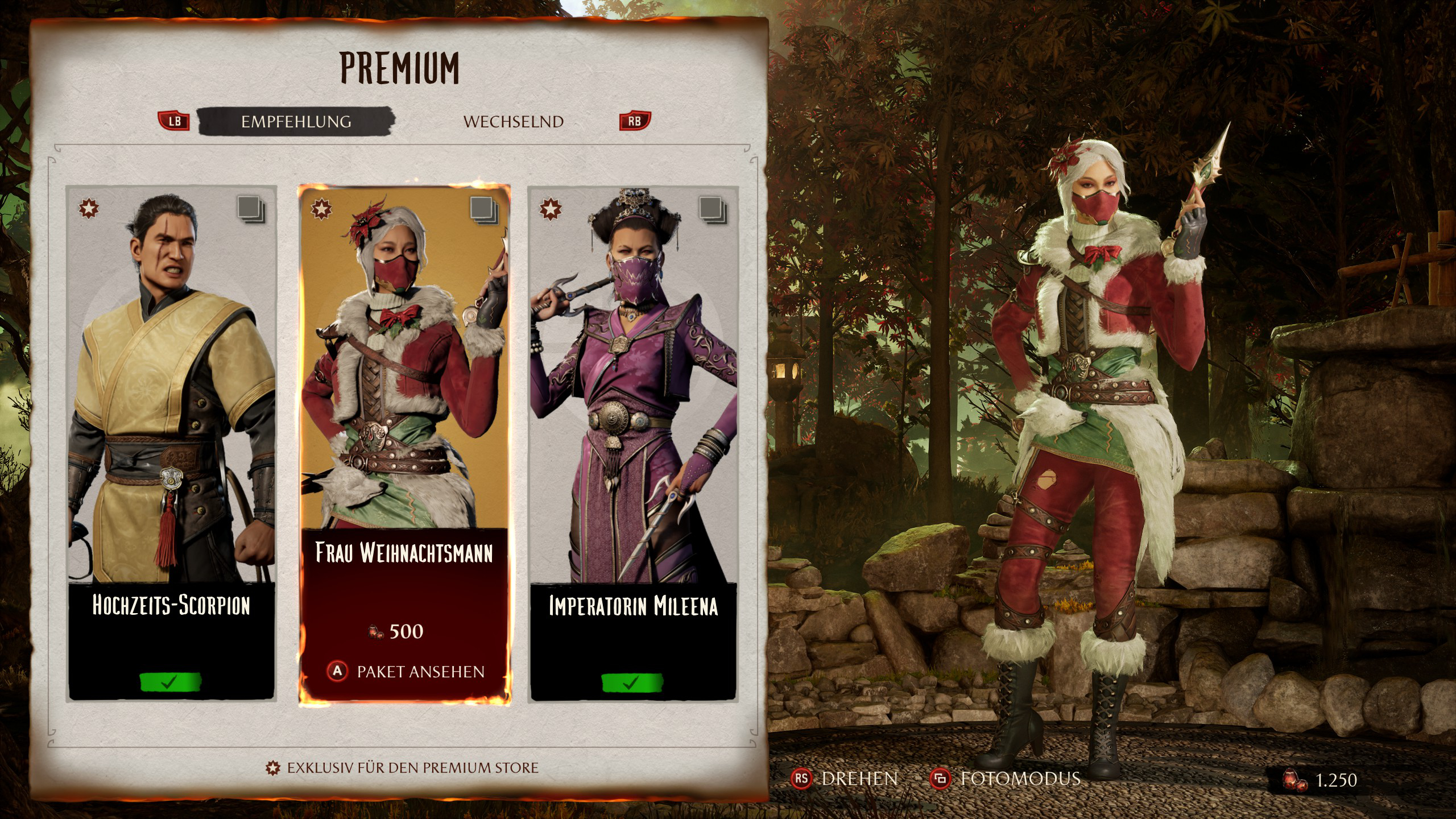This screenshot has width=1456, height=819.
Task: Choose the Hochzeits-Scorpion skin card
Action: 171,444
